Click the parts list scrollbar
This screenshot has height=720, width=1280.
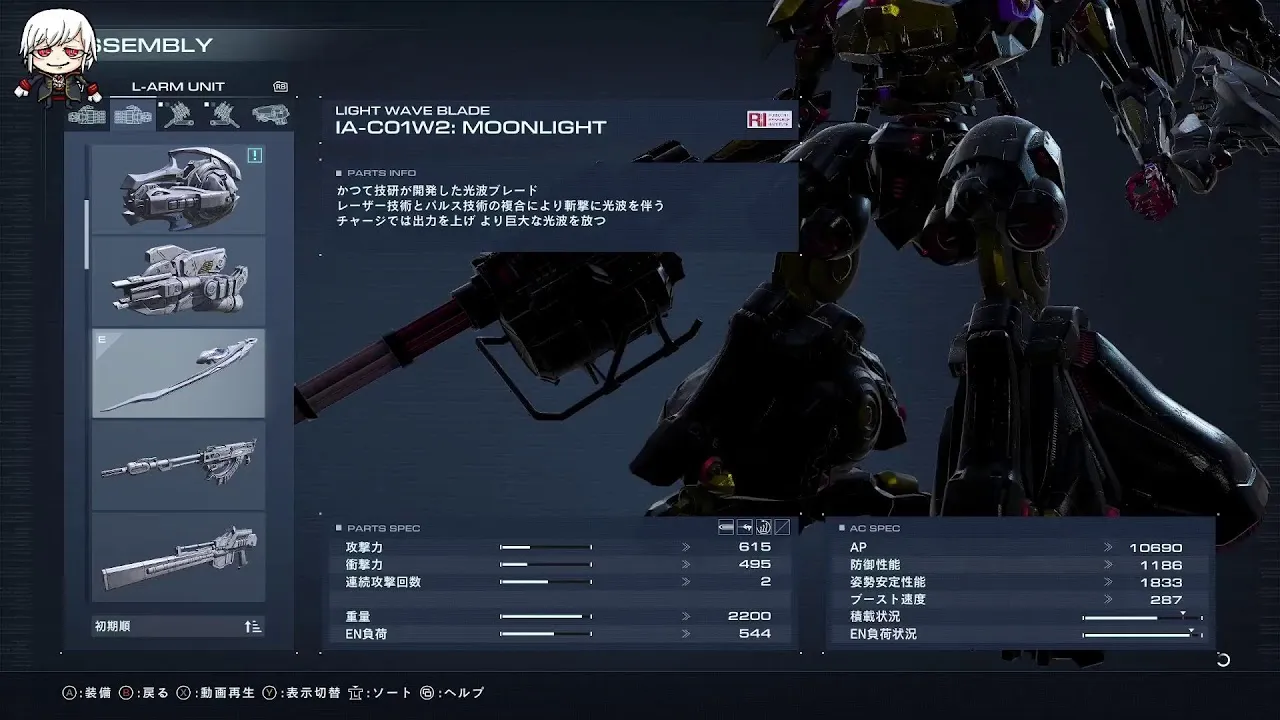(87, 234)
